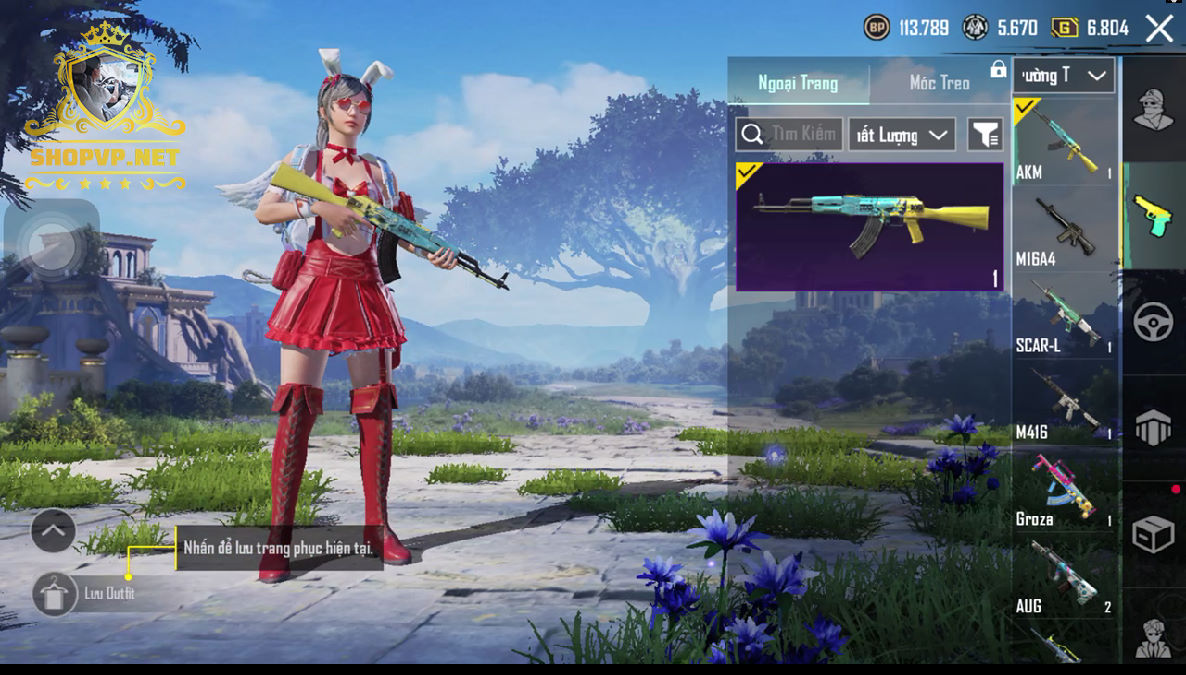The width and height of the screenshot is (1186, 675).
Task: Select the teal and yellow AKM skin card
Action: pos(869,227)
